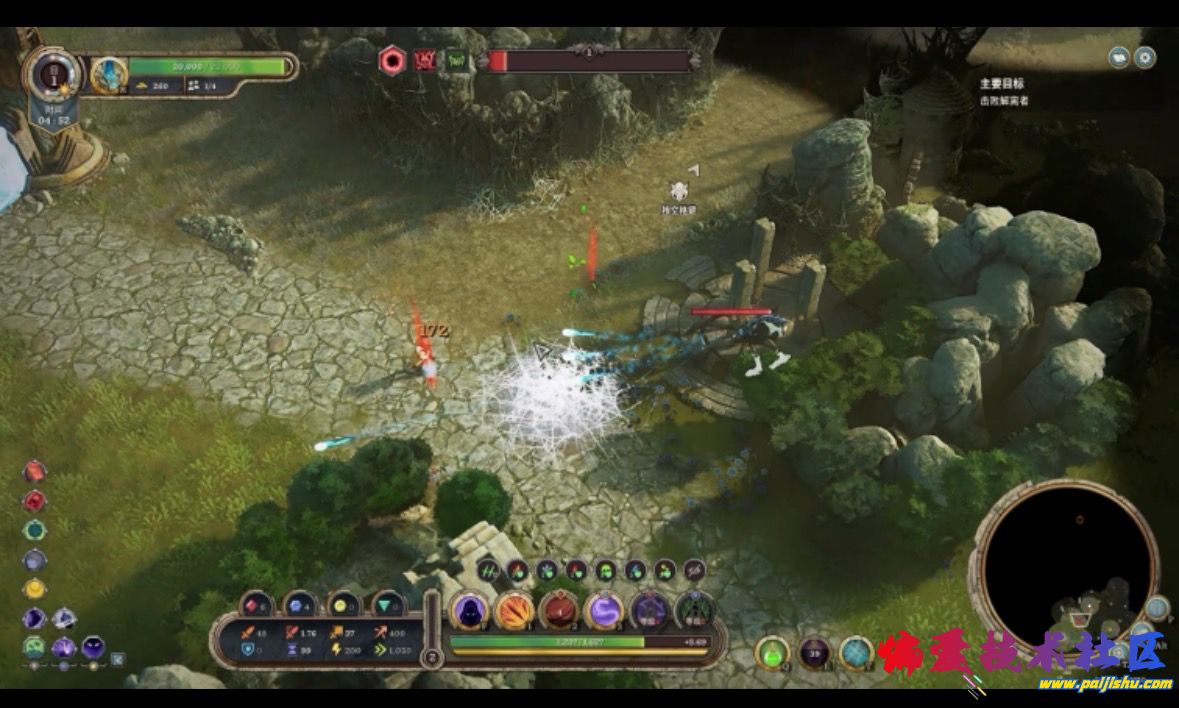Collapse the left panel with the arrow button

(118, 659)
